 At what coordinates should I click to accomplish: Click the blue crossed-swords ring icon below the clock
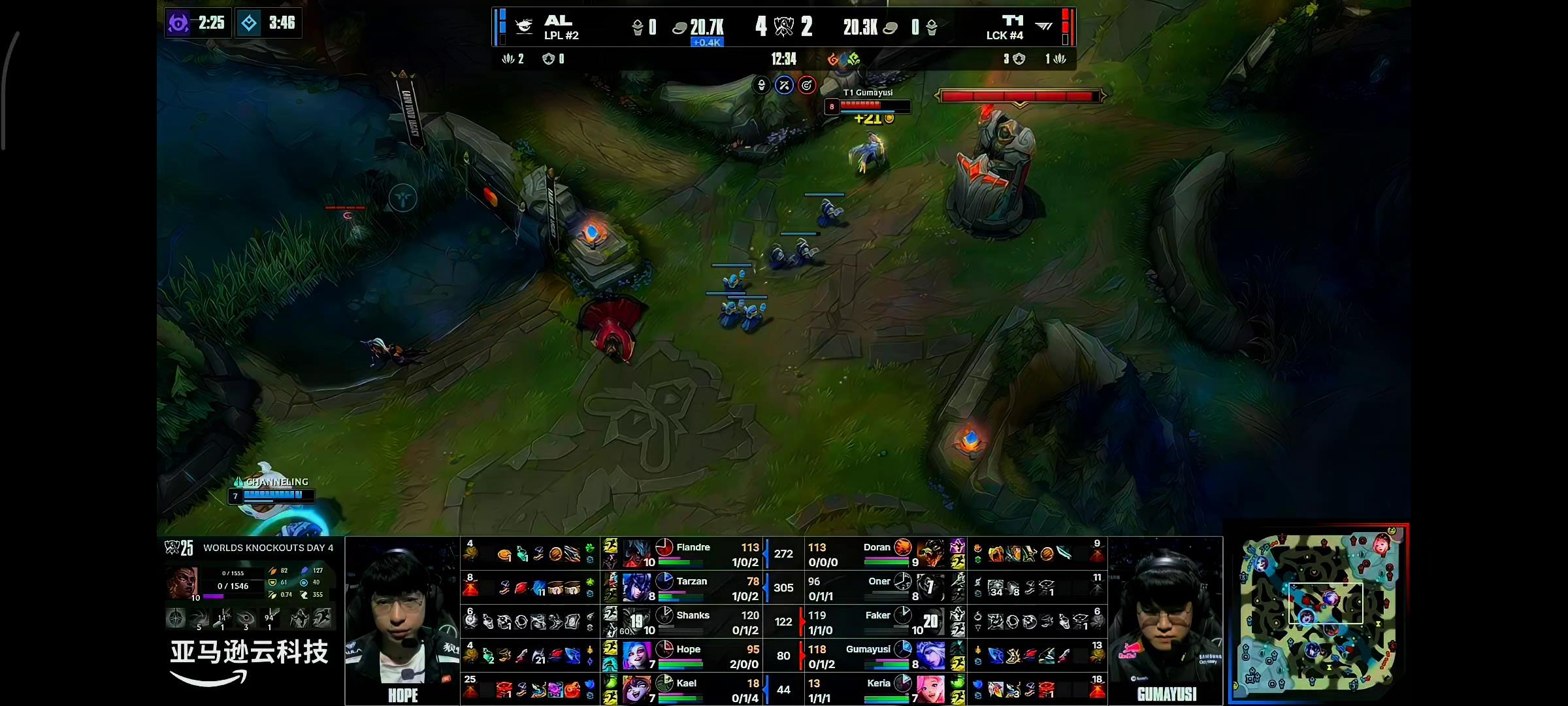[x=784, y=85]
